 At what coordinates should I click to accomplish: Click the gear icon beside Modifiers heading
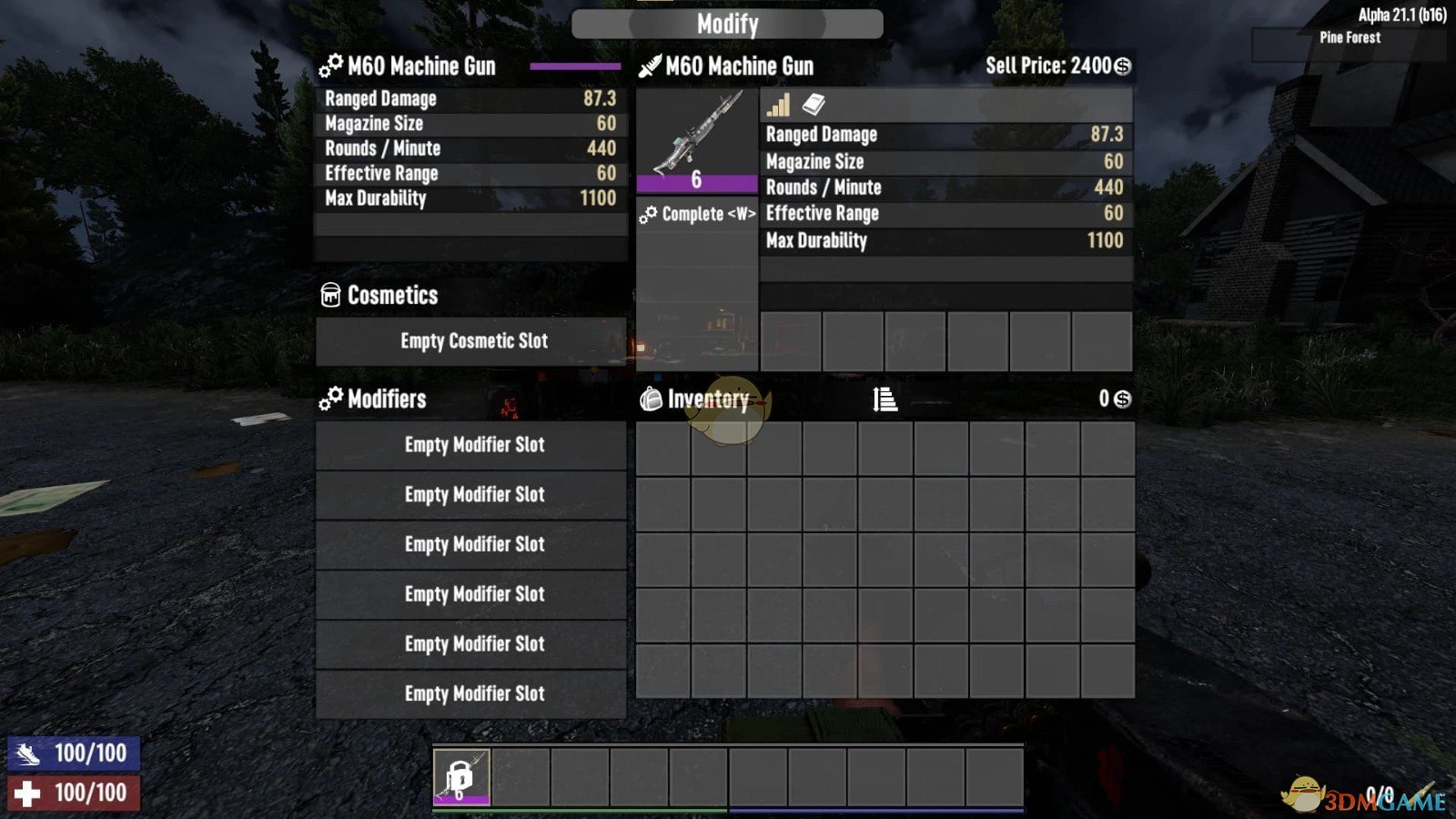[x=329, y=399]
